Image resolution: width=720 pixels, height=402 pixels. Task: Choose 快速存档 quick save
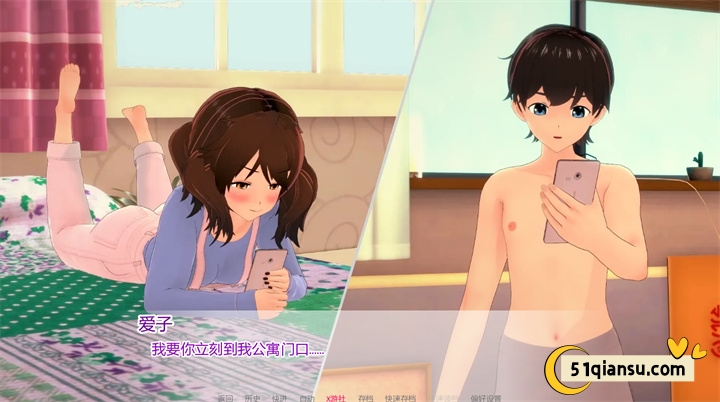401,397
